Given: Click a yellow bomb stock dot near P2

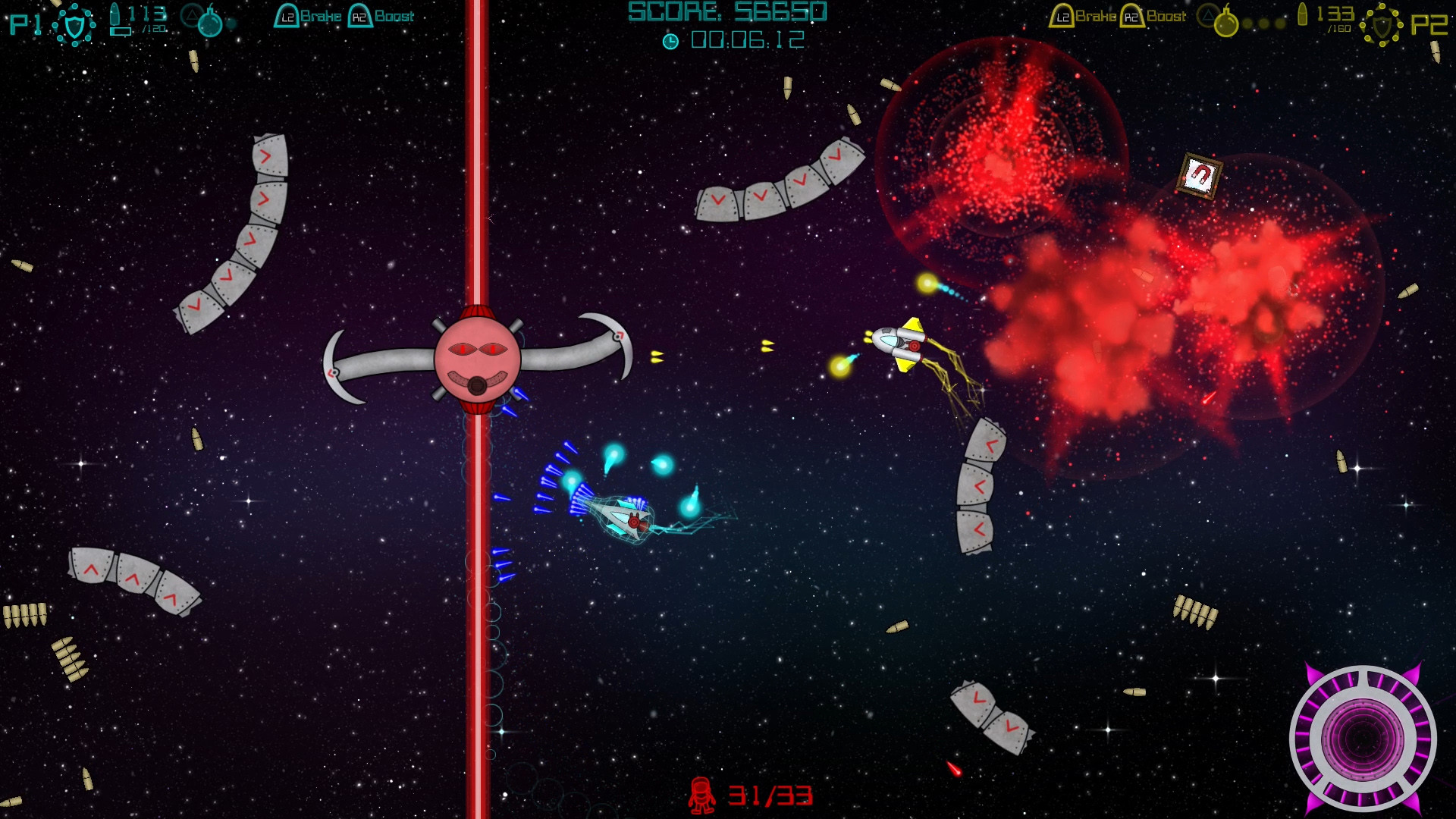Looking at the screenshot, I should tap(1247, 23).
